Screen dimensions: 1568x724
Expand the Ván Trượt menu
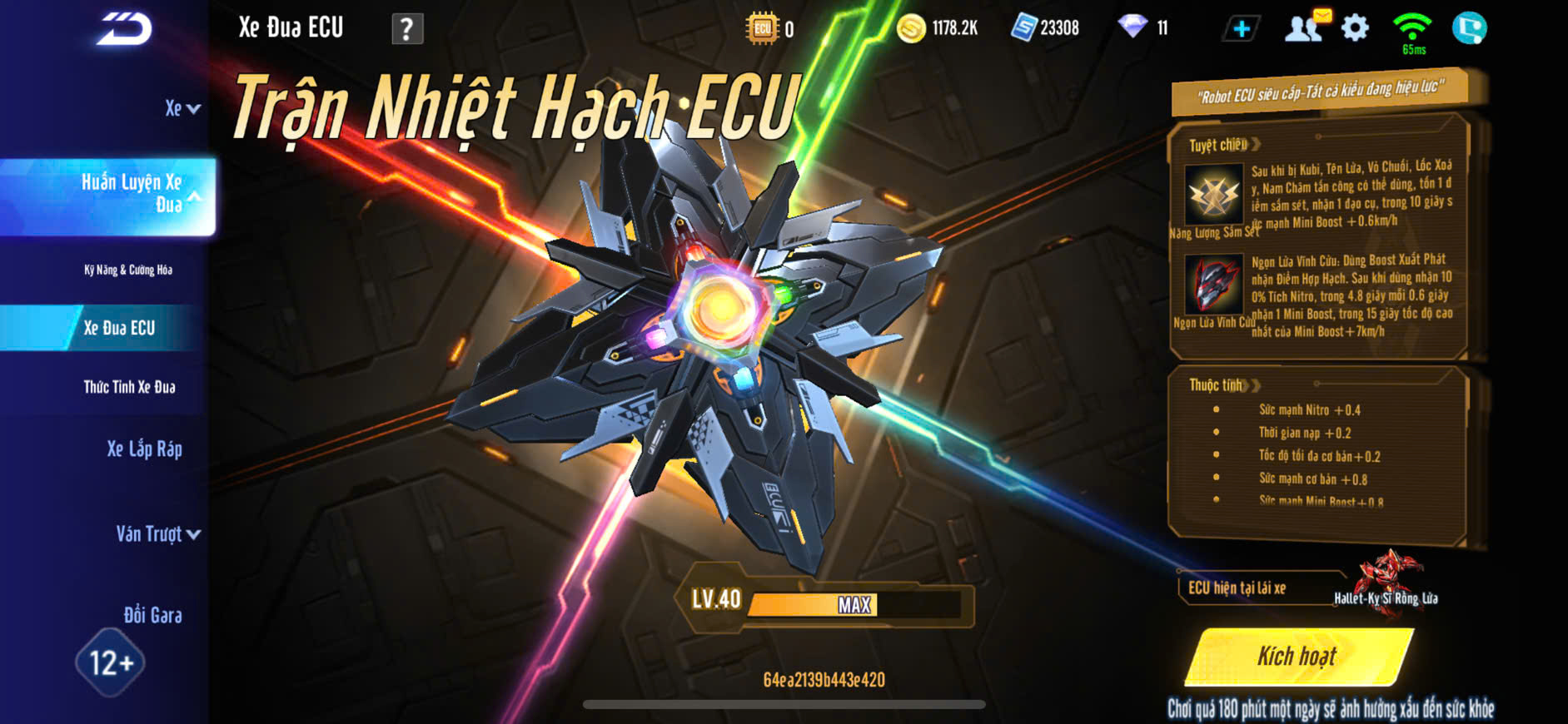point(157,534)
